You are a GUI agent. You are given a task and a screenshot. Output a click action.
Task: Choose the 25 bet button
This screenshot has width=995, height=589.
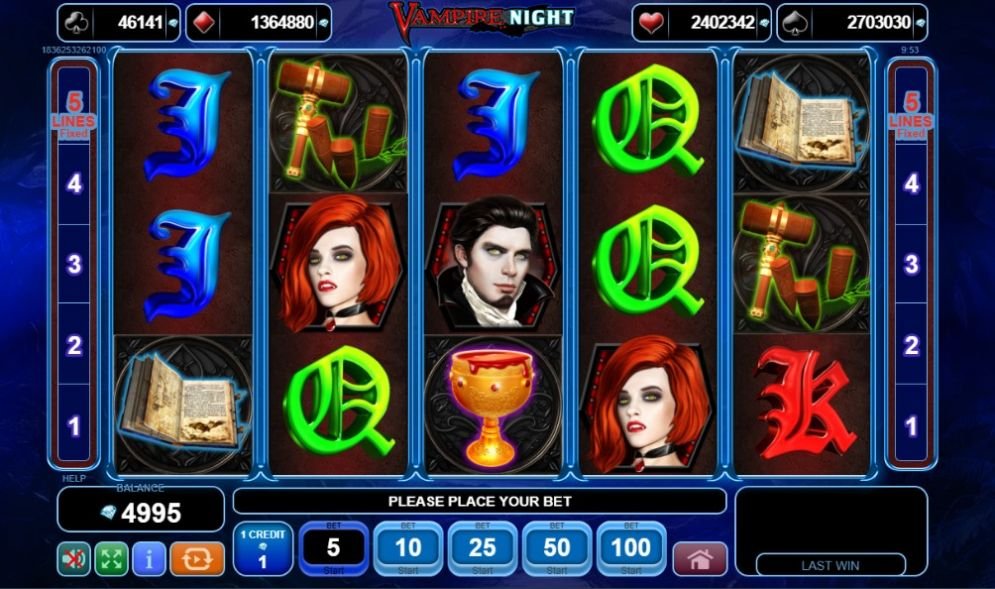(482, 549)
